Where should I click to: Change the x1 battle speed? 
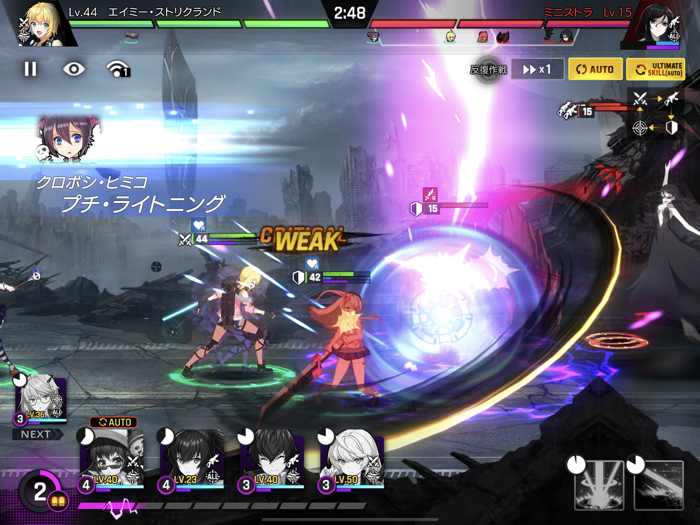click(x=537, y=70)
